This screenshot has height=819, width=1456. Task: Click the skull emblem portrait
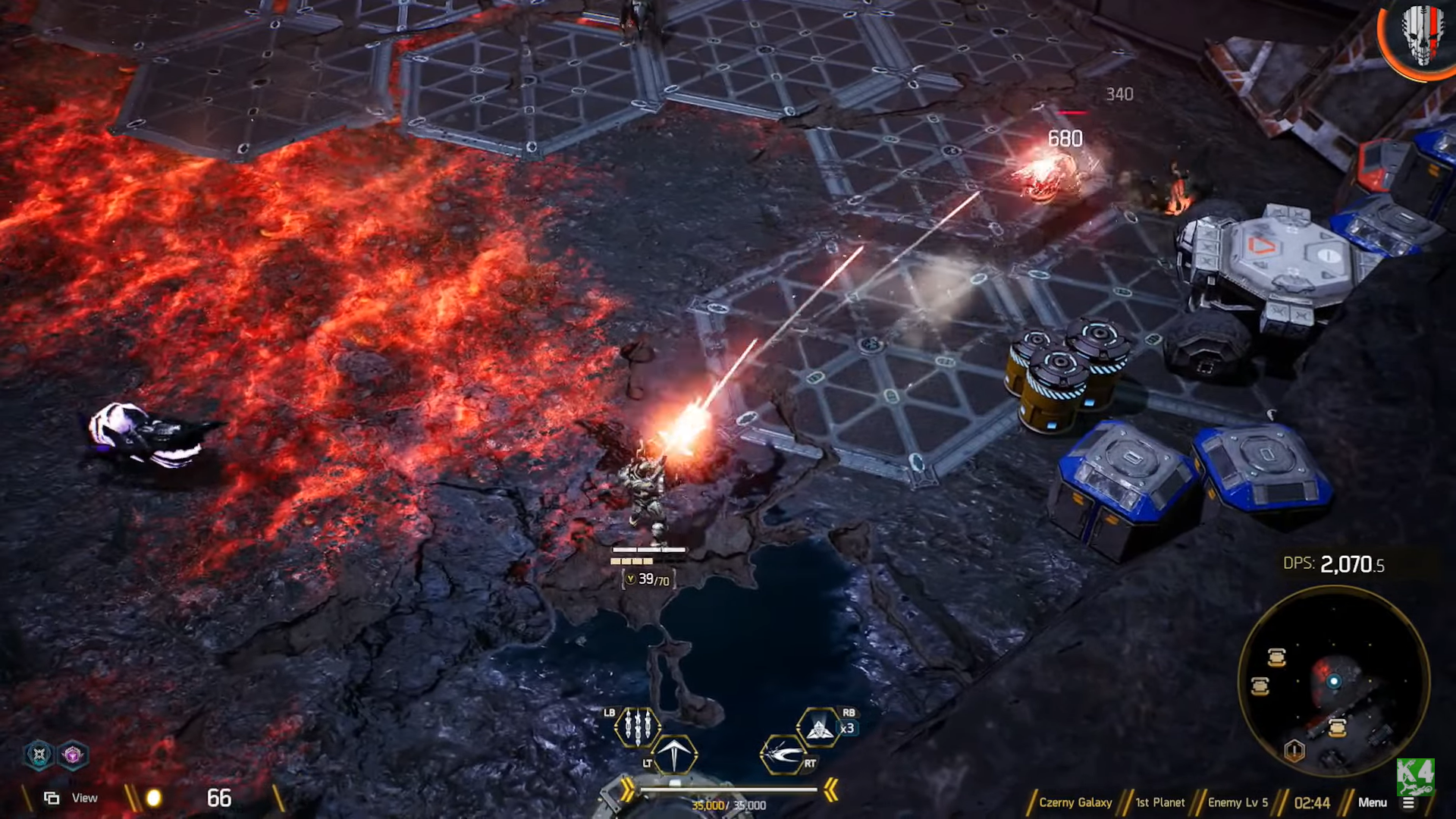click(x=1421, y=36)
